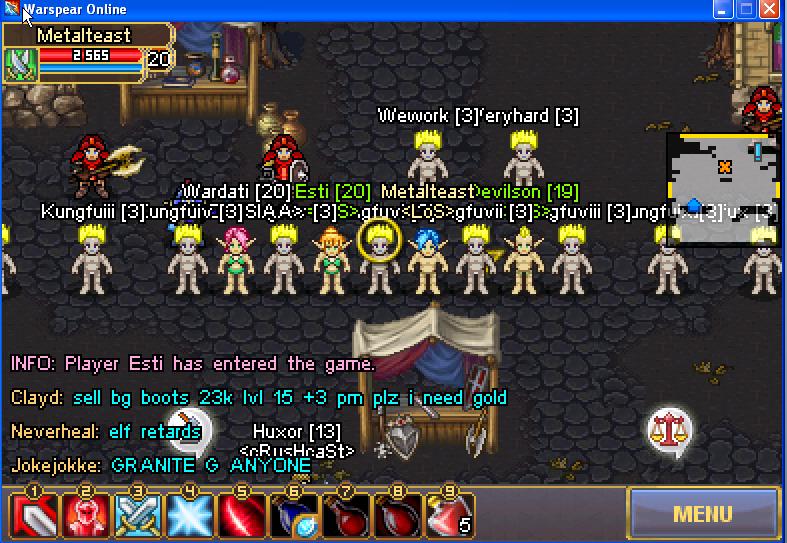
Task: Select the dark red potion in slot 7
Action: [345, 516]
